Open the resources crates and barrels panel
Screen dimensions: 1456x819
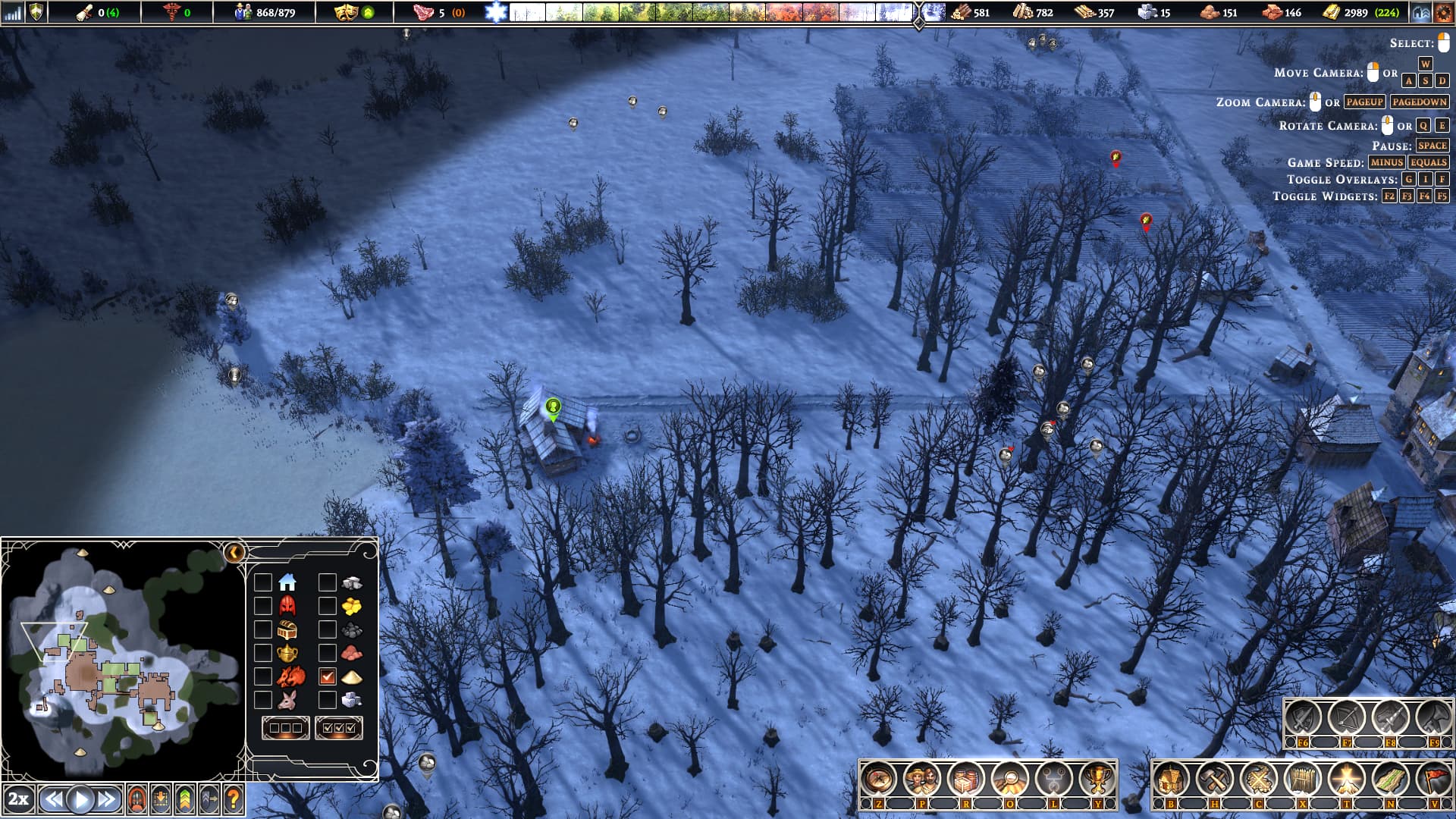coord(966,779)
